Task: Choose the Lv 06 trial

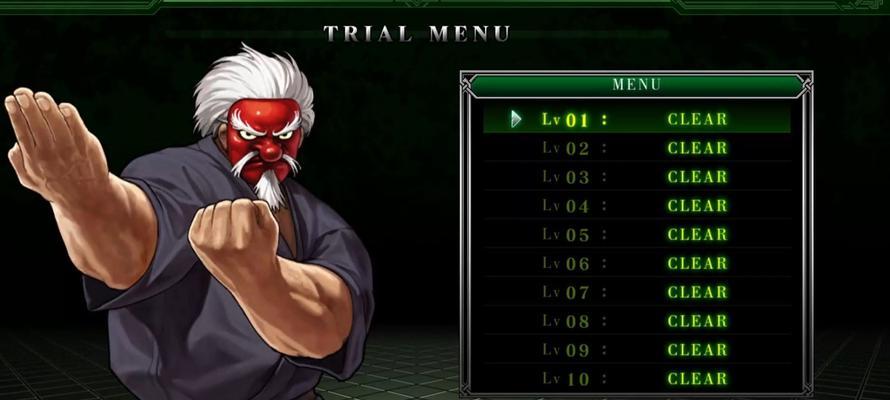Action: point(636,264)
